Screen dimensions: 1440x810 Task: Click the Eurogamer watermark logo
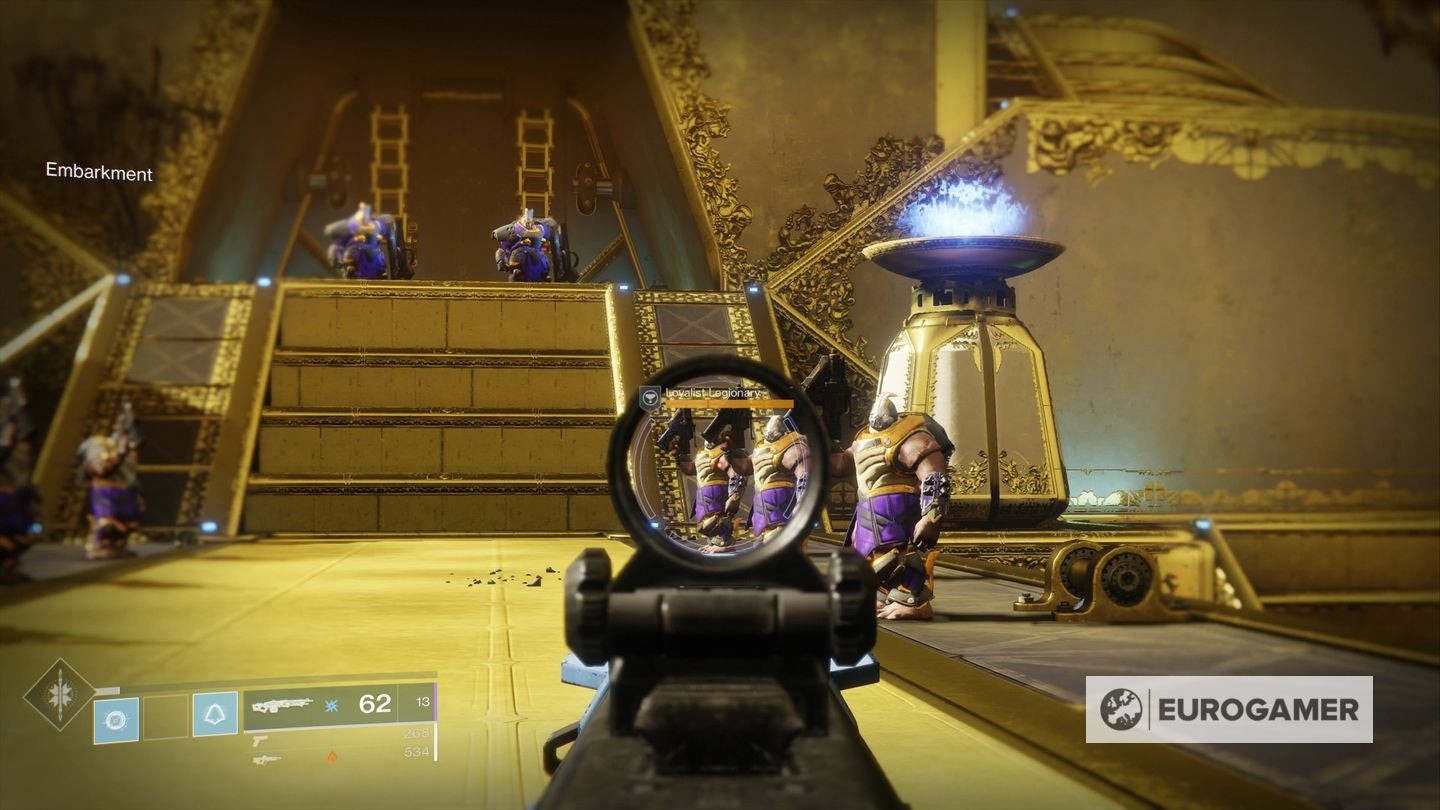click(1228, 709)
